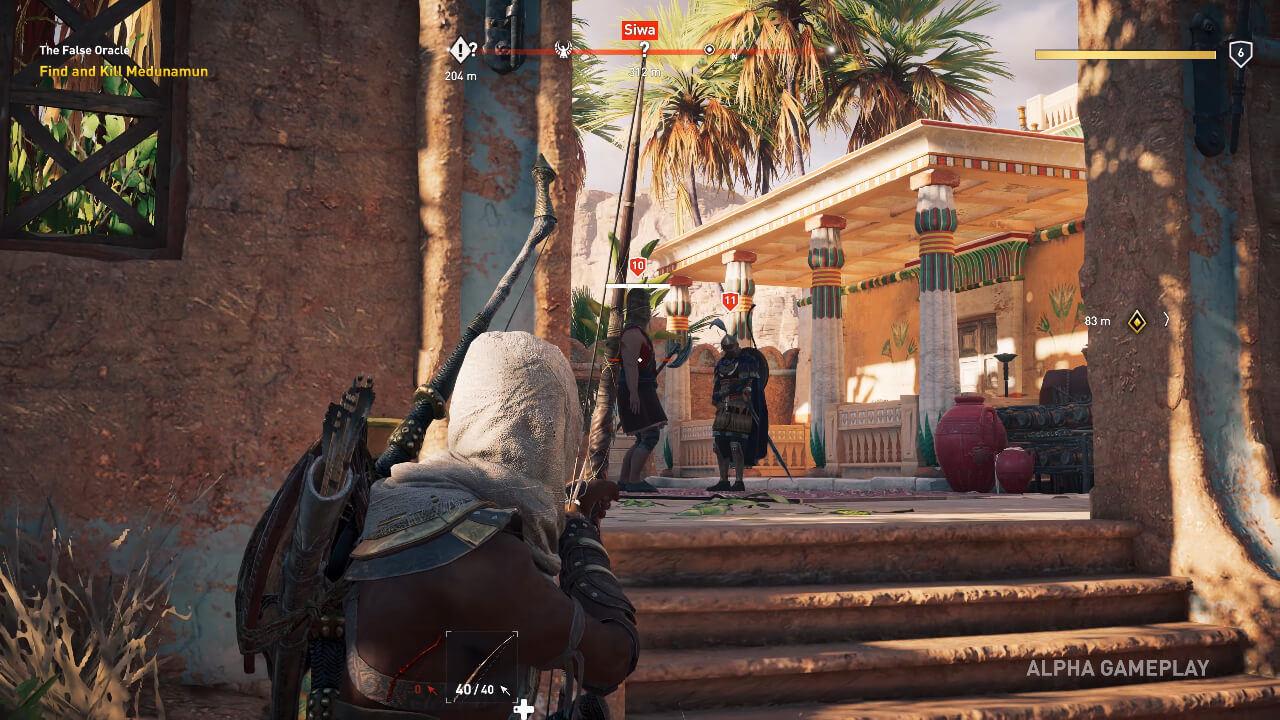Toggle the N compass direction indicator

click(x=734, y=55)
